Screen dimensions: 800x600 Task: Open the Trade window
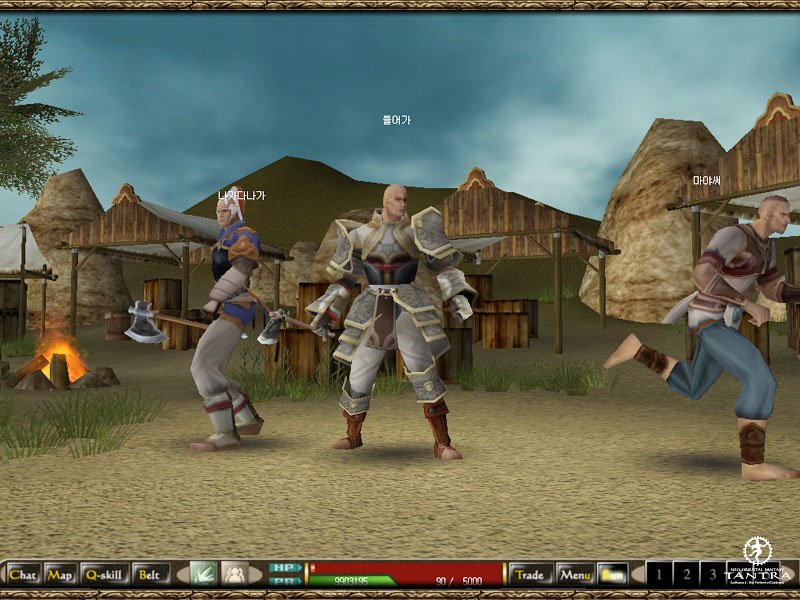pos(530,575)
